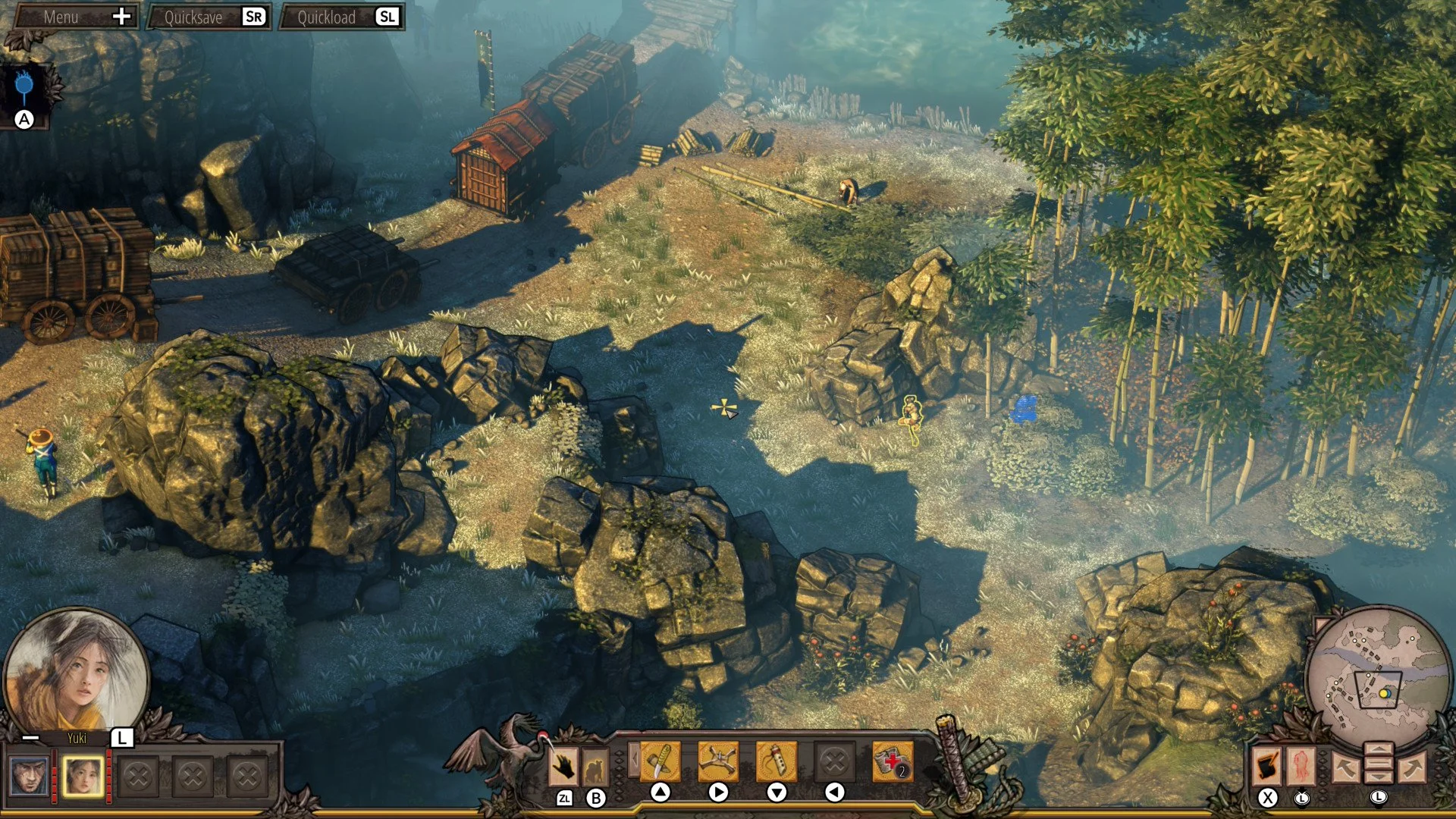The height and width of the screenshot is (819, 1456).
Task: Rotate camera with the right curved arrow
Action: (1412, 767)
